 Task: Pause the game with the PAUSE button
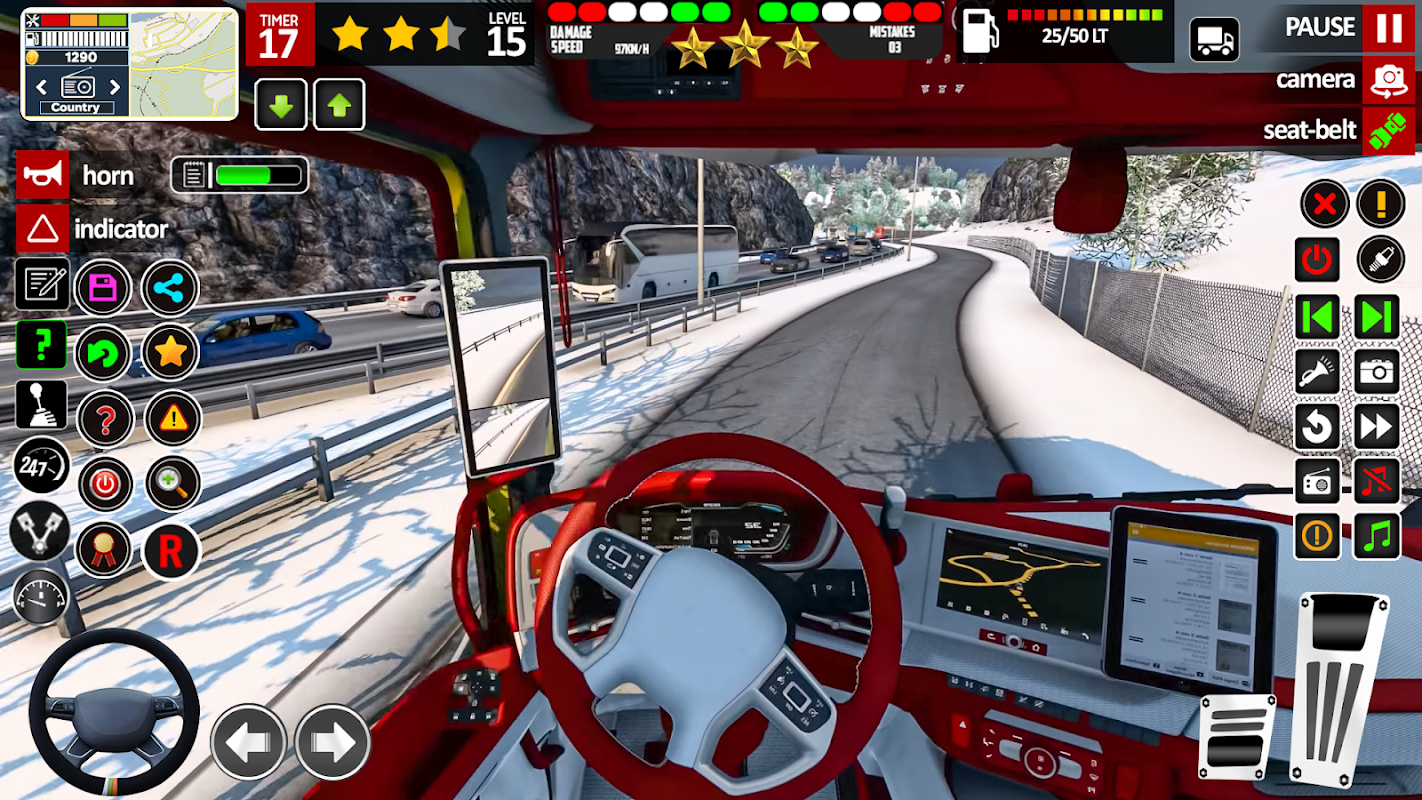click(1388, 27)
